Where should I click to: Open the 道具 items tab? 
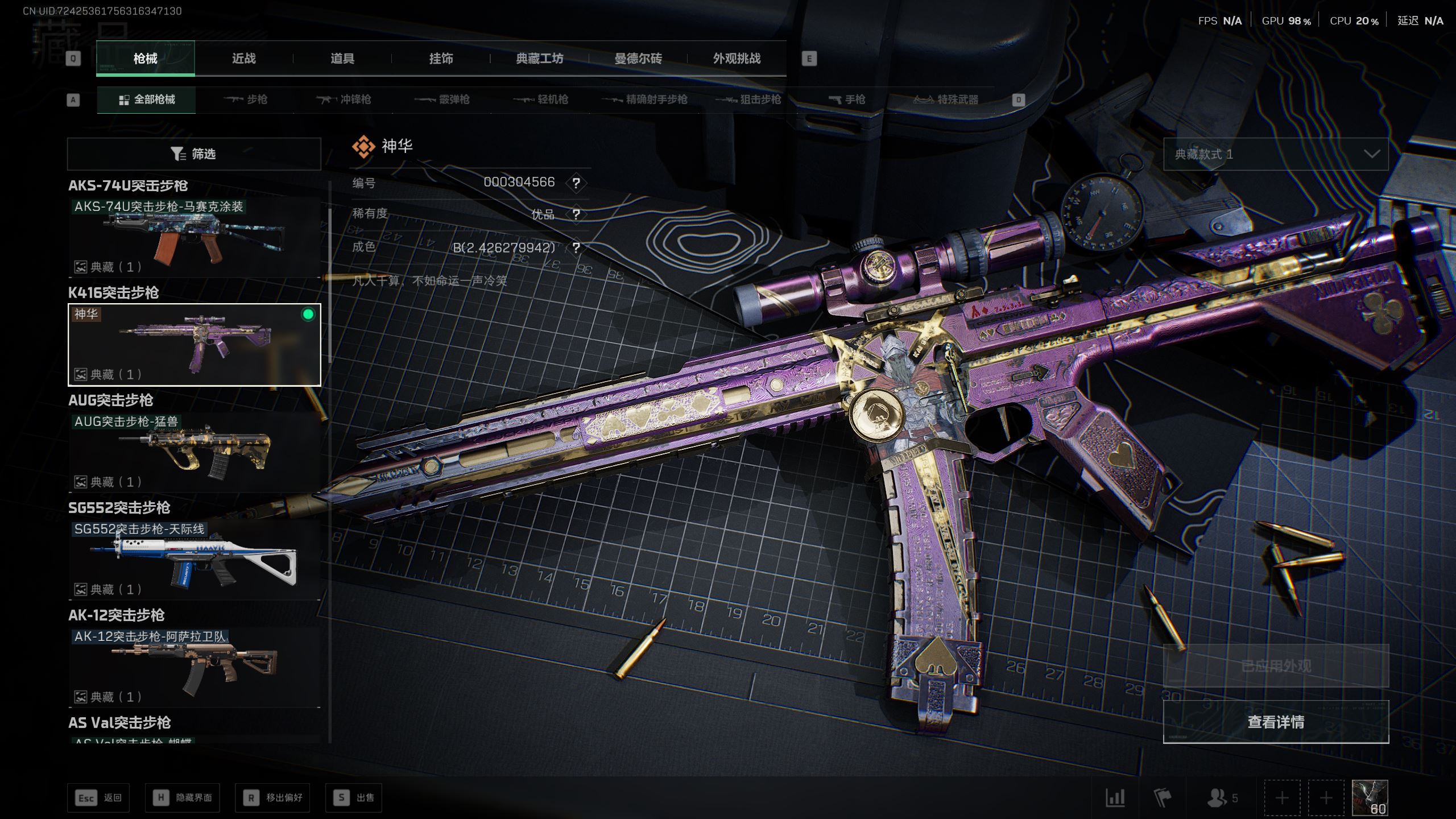pos(342,59)
